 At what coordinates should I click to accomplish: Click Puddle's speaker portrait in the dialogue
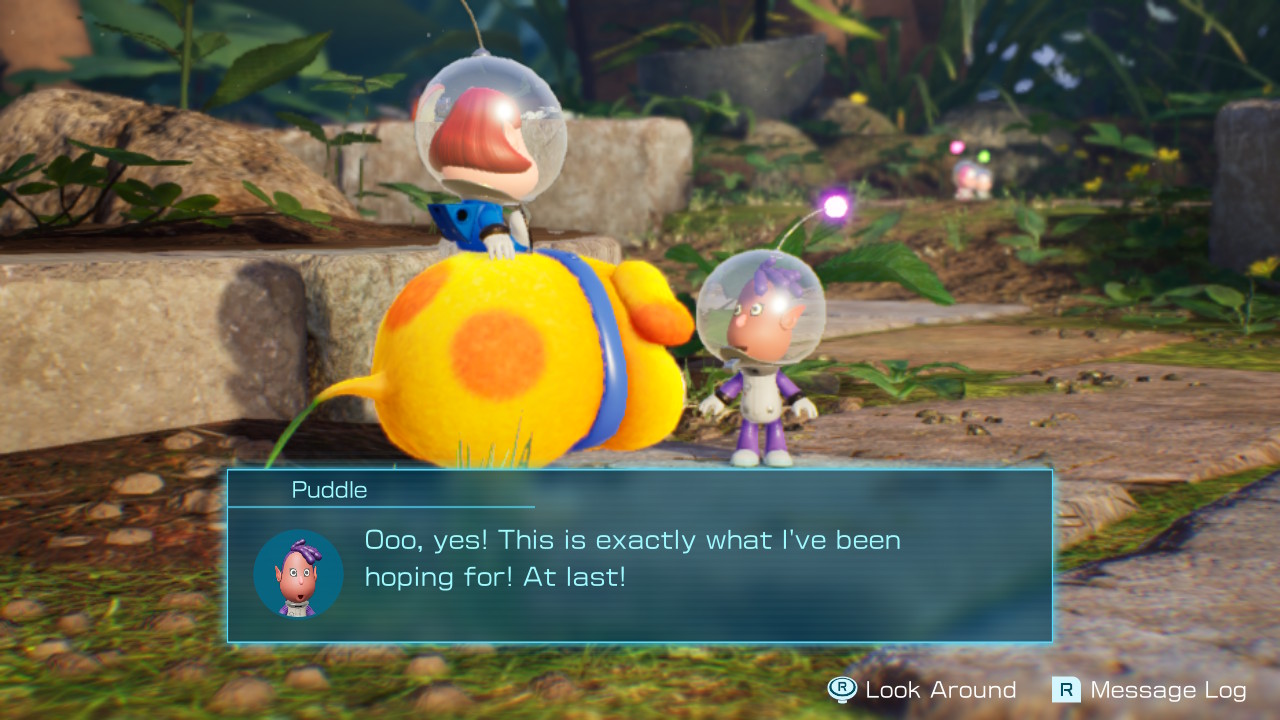point(298,574)
